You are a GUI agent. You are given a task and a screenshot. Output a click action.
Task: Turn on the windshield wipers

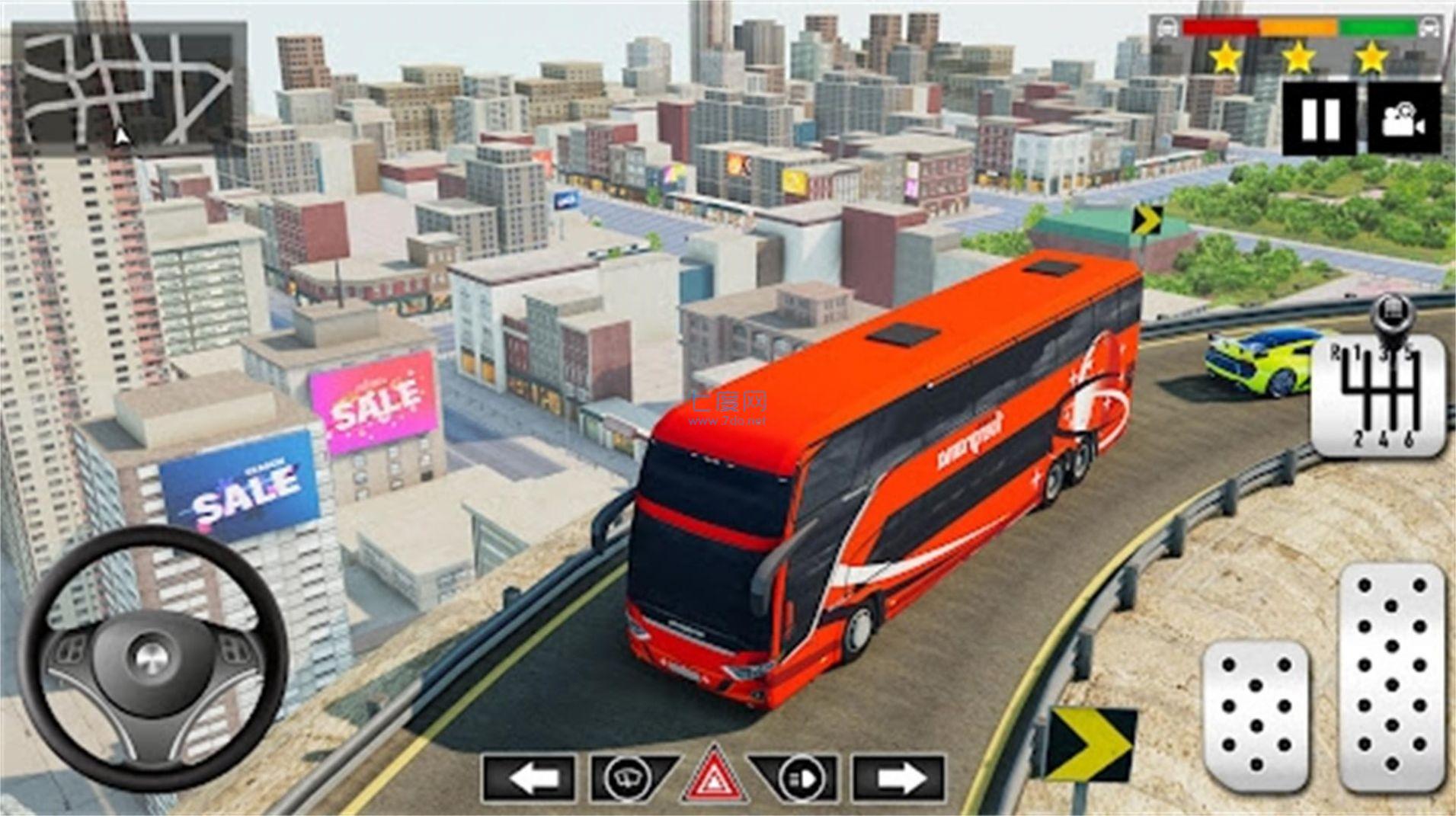pos(631,779)
